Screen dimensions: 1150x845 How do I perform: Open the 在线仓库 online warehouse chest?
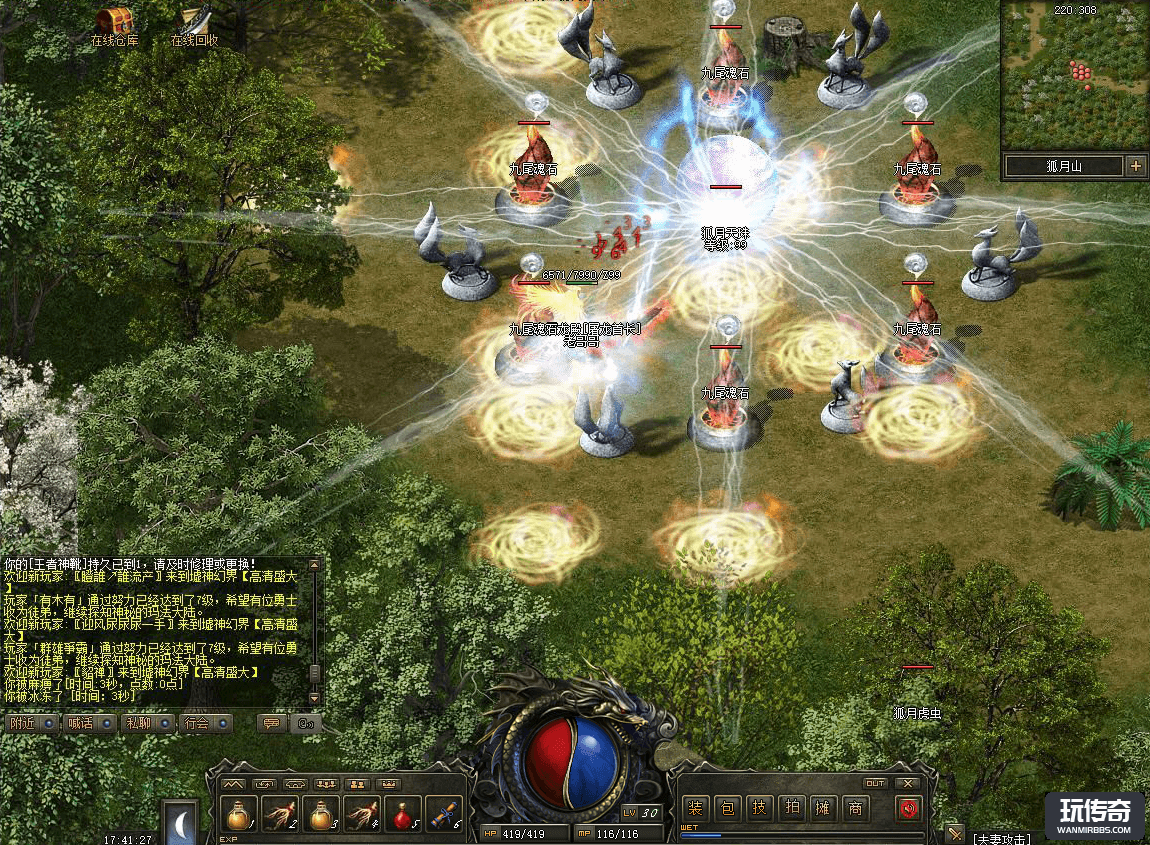115,21
